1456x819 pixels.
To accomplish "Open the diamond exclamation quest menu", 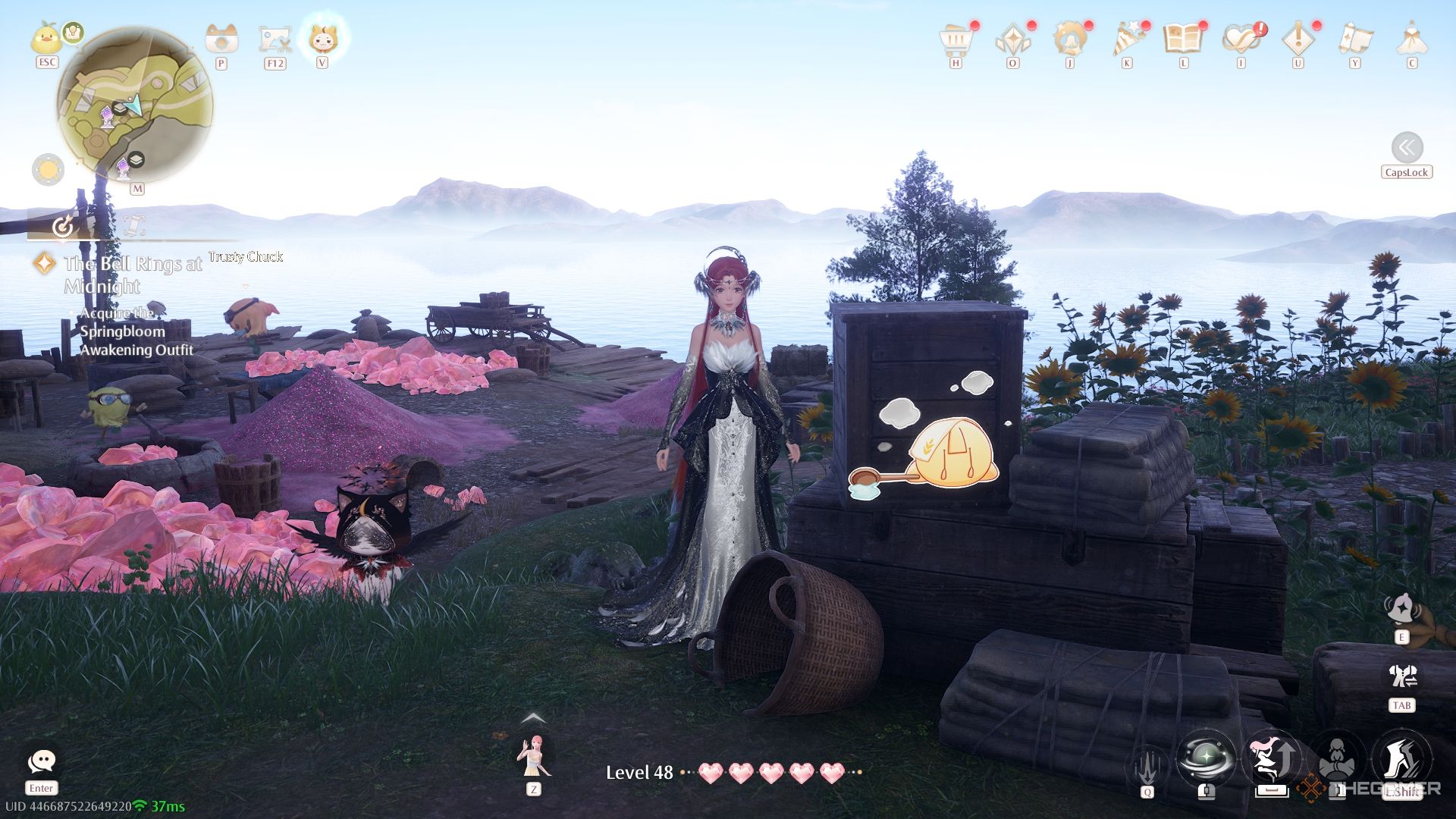I will tap(1298, 39).
